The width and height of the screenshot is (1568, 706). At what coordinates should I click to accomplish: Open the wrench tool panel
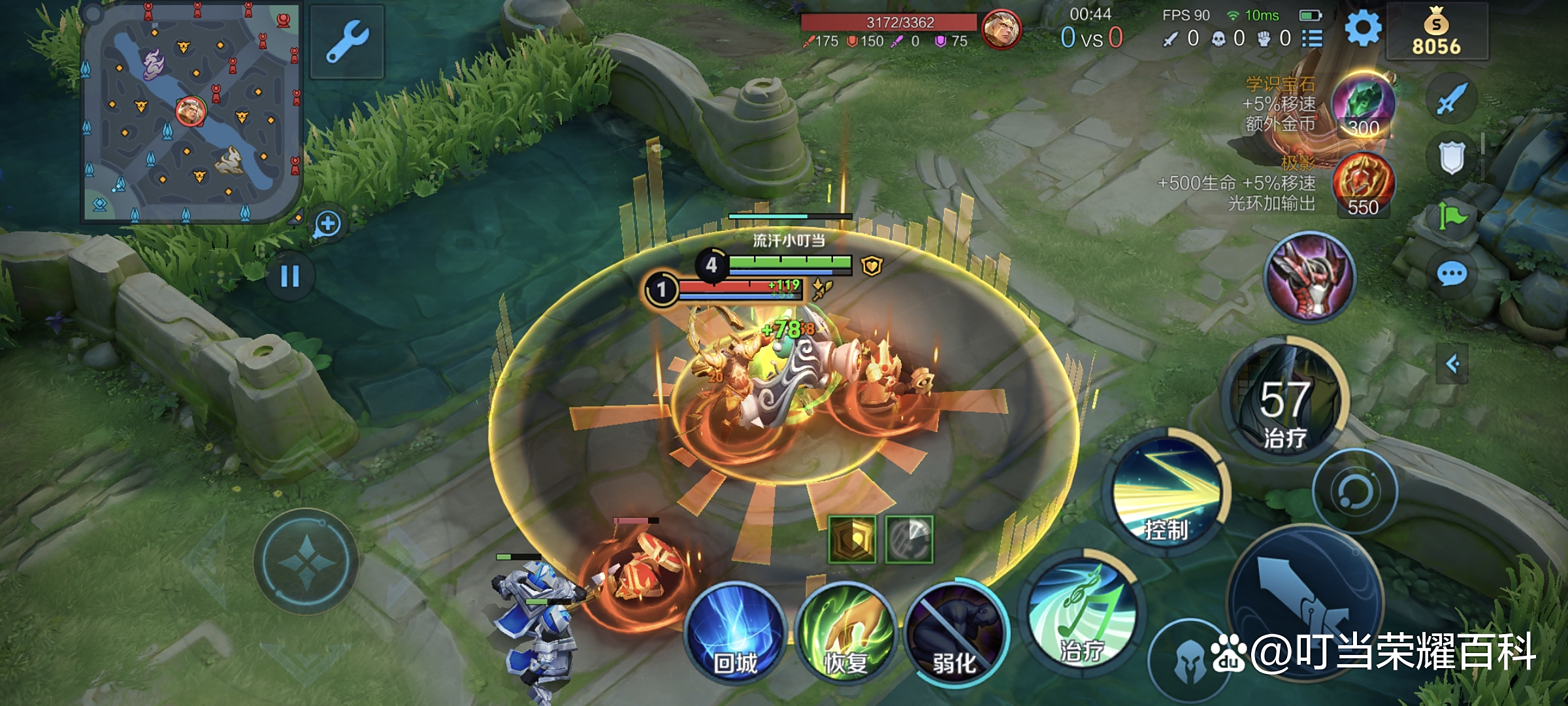347,42
